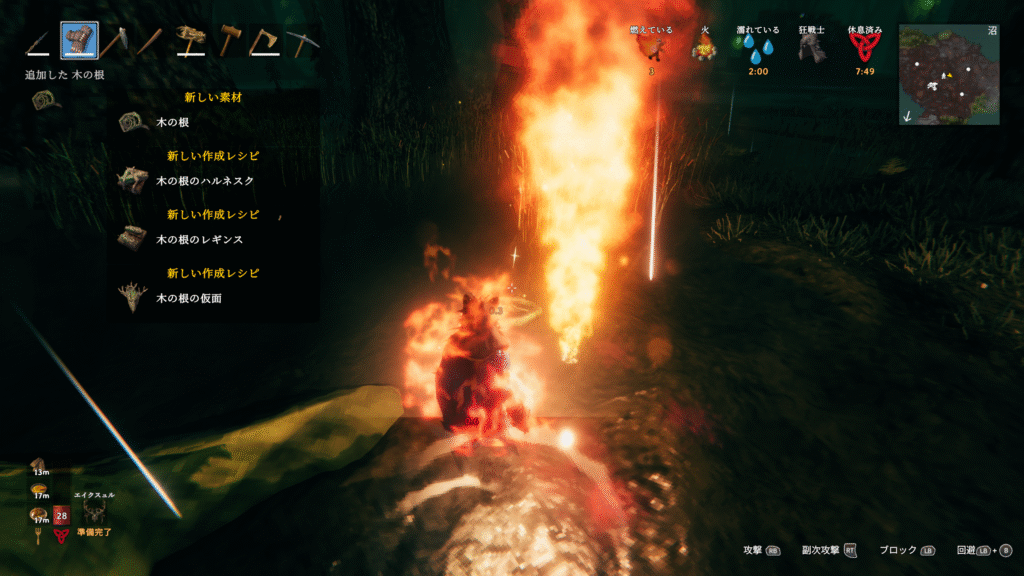The height and width of the screenshot is (576, 1024).
Task: Click the new material root notification
Action: pyautogui.click(x=131, y=122)
